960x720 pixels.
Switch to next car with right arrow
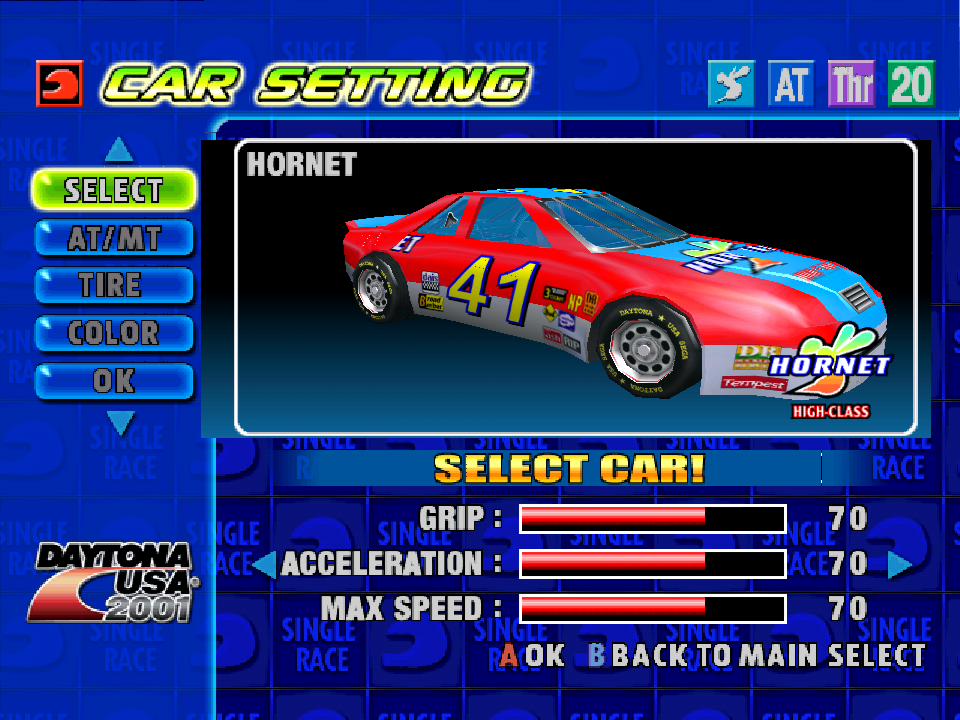(x=899, y=565)
